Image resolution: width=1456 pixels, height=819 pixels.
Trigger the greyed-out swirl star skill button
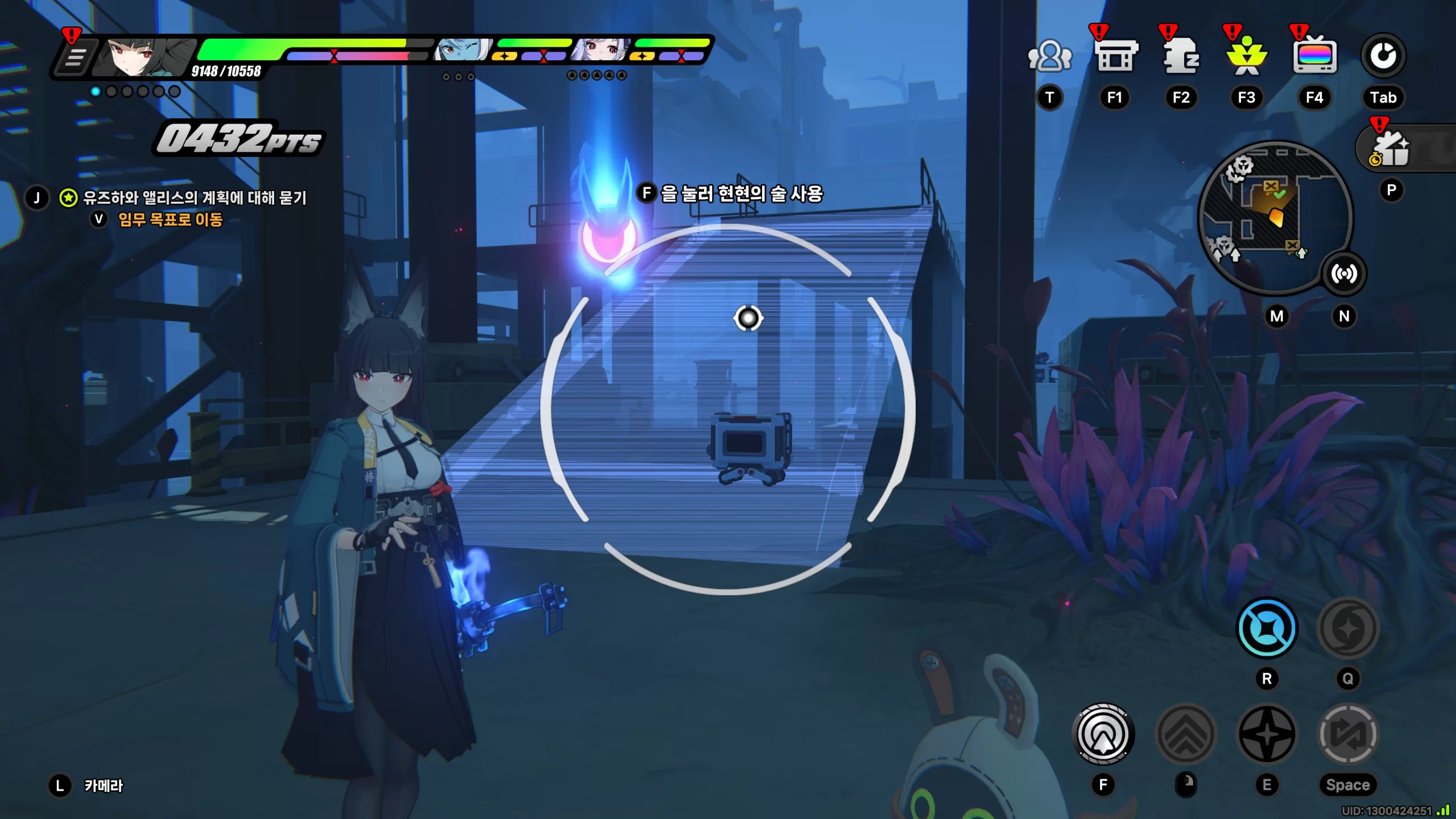click(1348, 628)
